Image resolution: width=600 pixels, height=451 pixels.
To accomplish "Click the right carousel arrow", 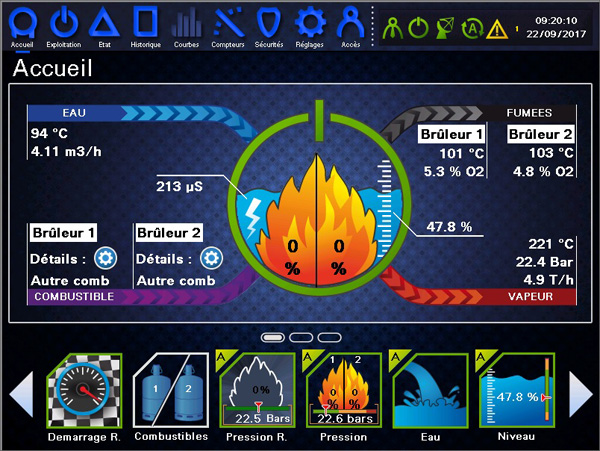I will point(581,394).
